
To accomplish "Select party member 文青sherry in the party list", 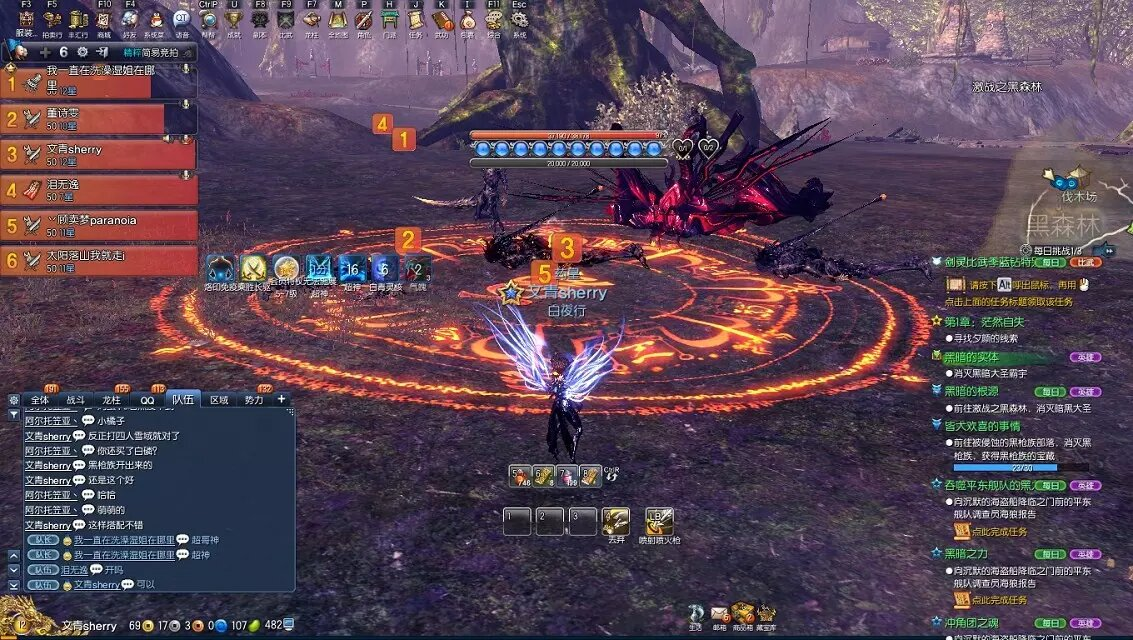I will (x=98, y=155).
